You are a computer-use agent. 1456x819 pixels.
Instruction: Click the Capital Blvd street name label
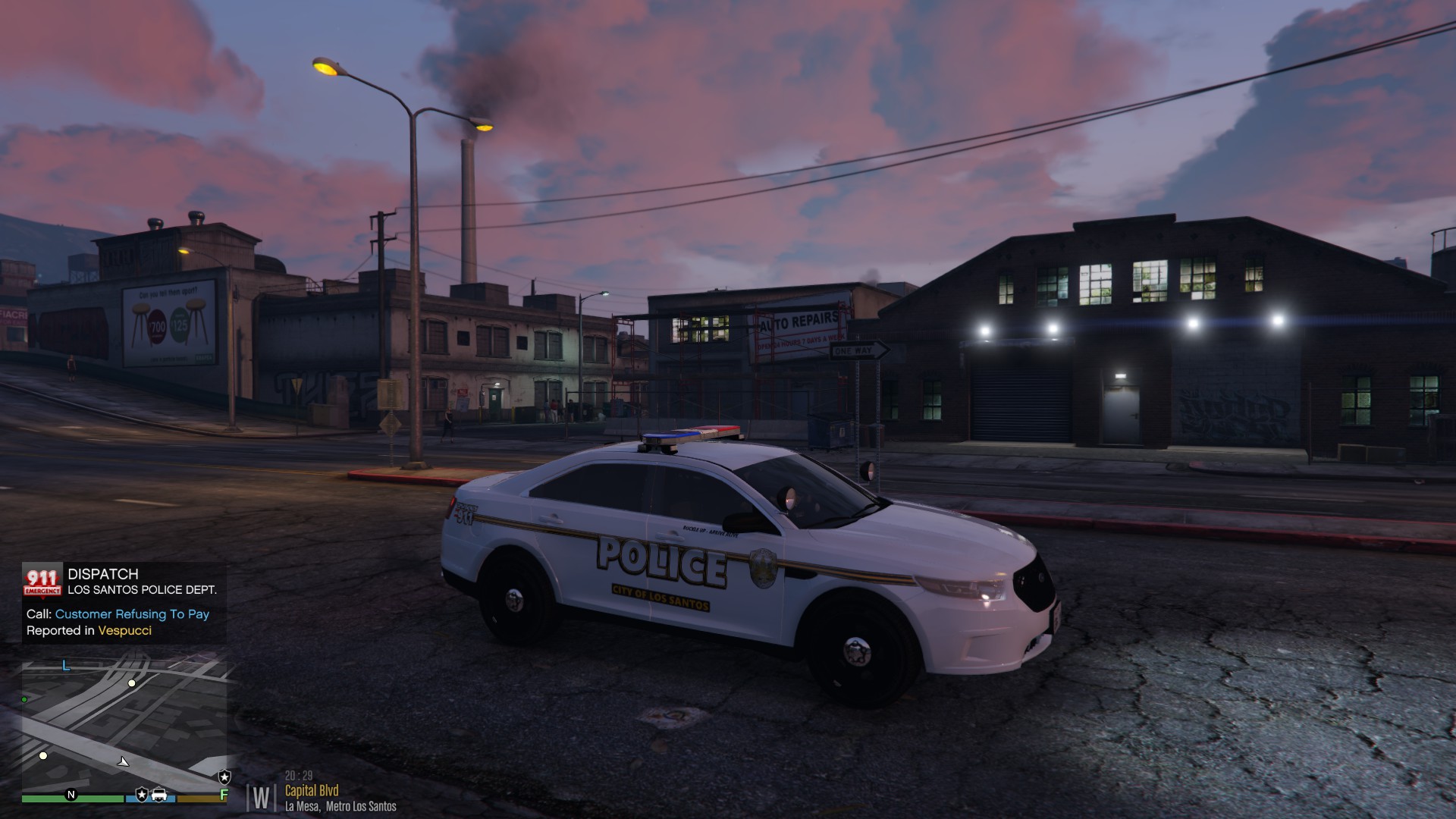pos(312,791)
